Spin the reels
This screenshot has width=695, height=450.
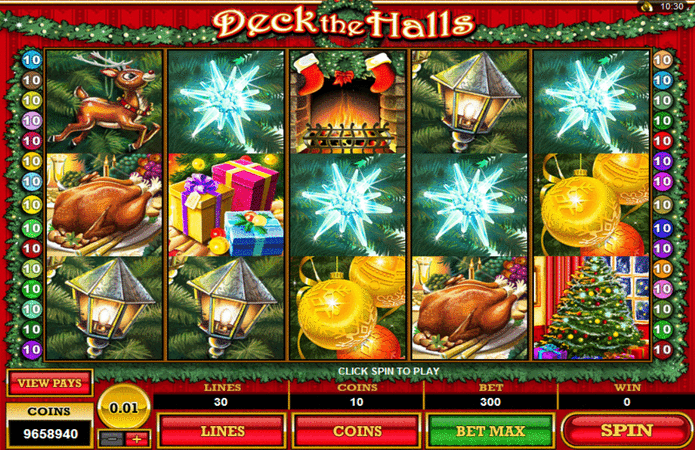tap(625, 431)
